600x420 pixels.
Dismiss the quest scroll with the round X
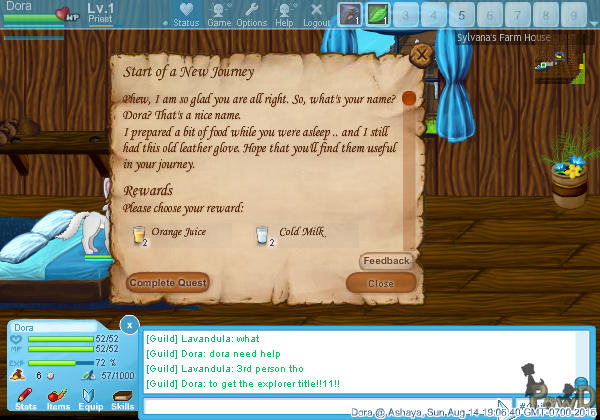click(422, 55)
